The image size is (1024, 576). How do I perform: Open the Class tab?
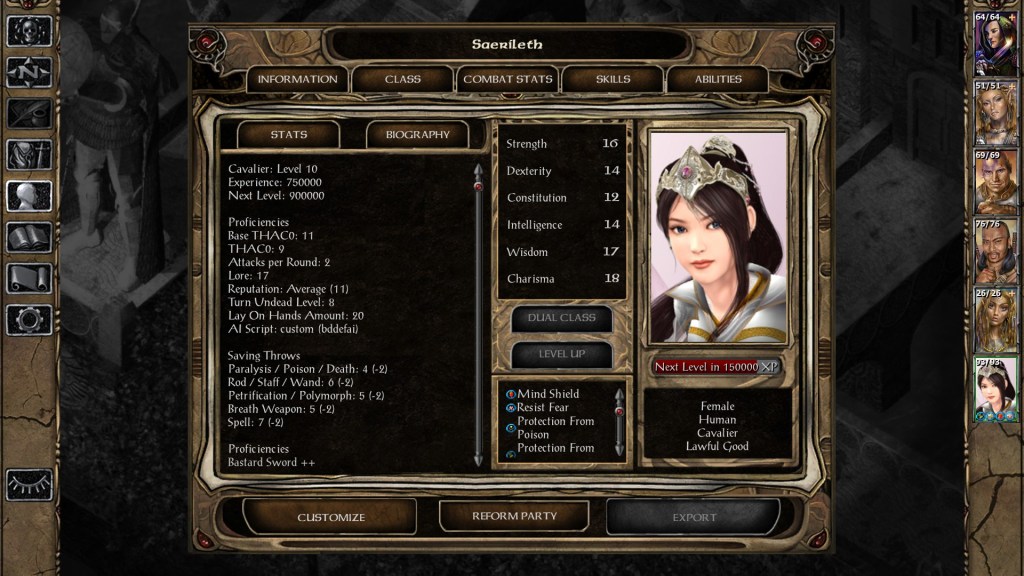402,79
